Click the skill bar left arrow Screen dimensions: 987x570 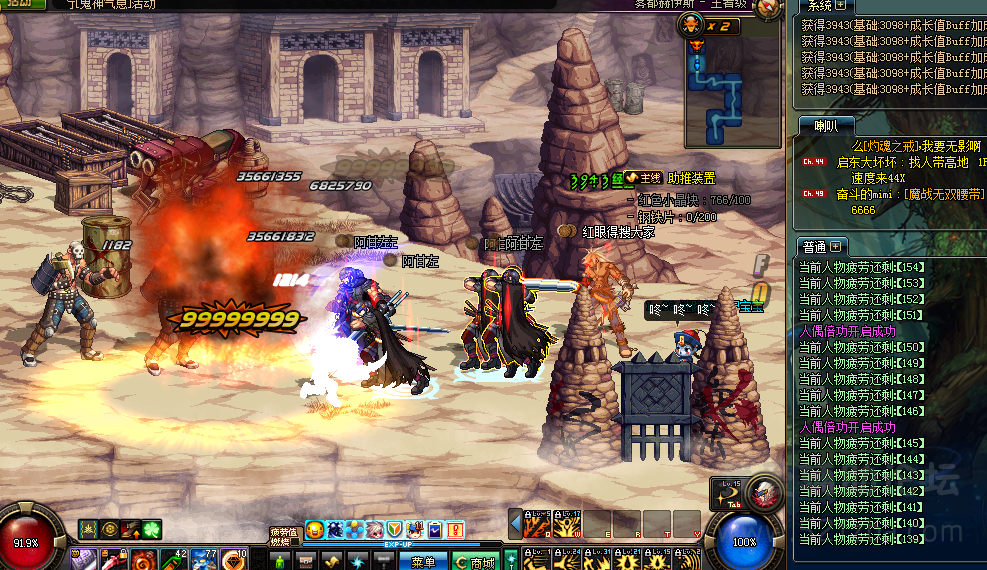(x=516, y=524)
